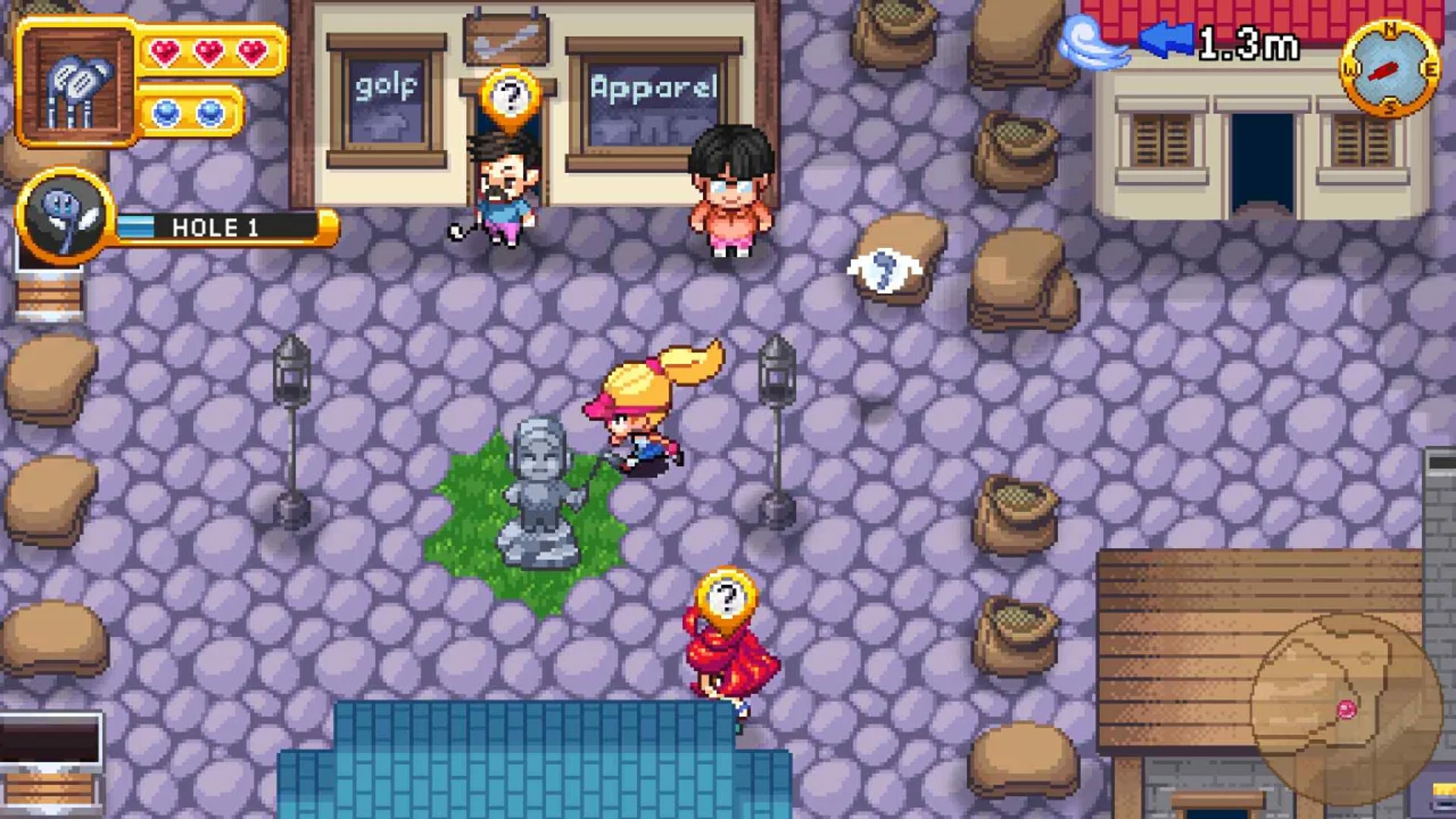Click the question mark above the mustached shopkeeper

click(510, 97)
